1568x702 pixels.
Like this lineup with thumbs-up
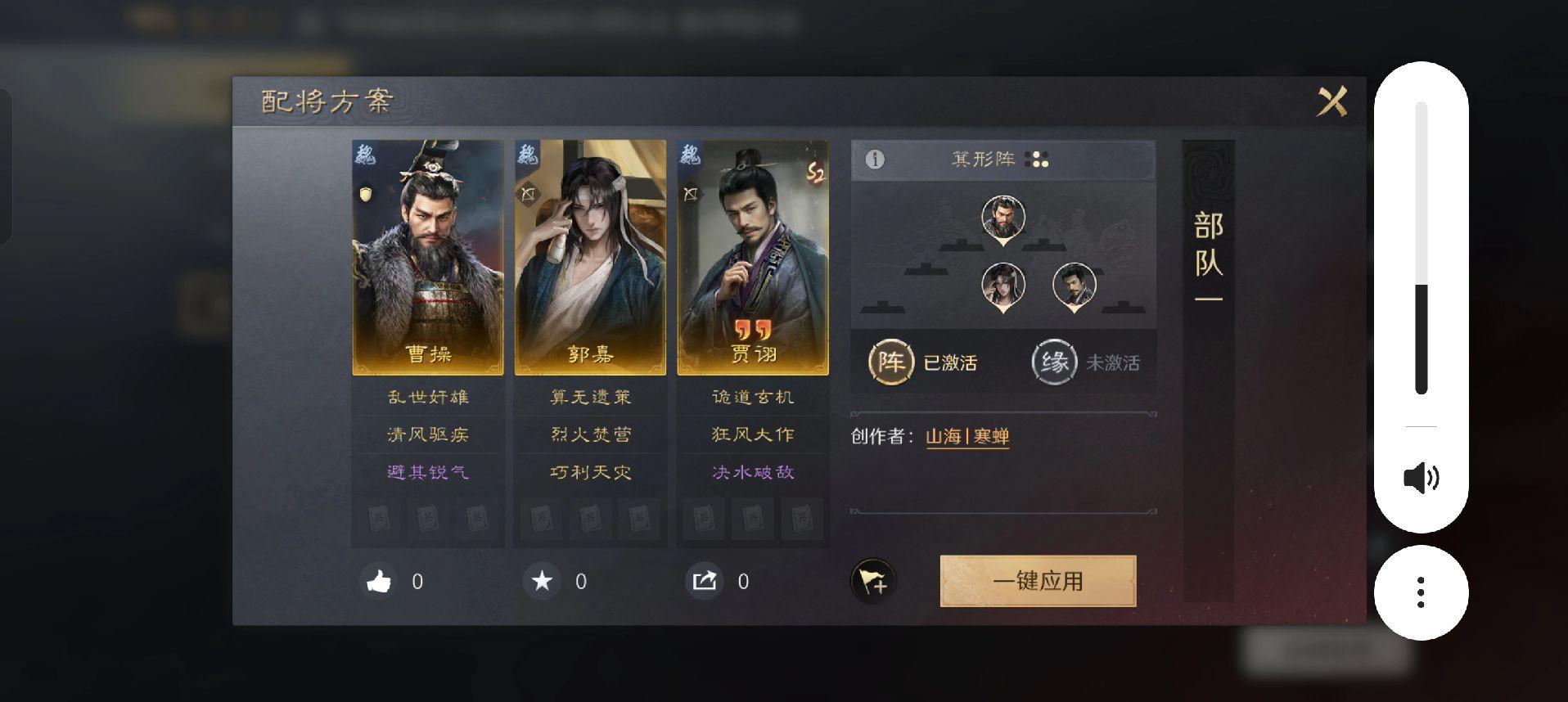pyautogui.click(x=379, y=582)
